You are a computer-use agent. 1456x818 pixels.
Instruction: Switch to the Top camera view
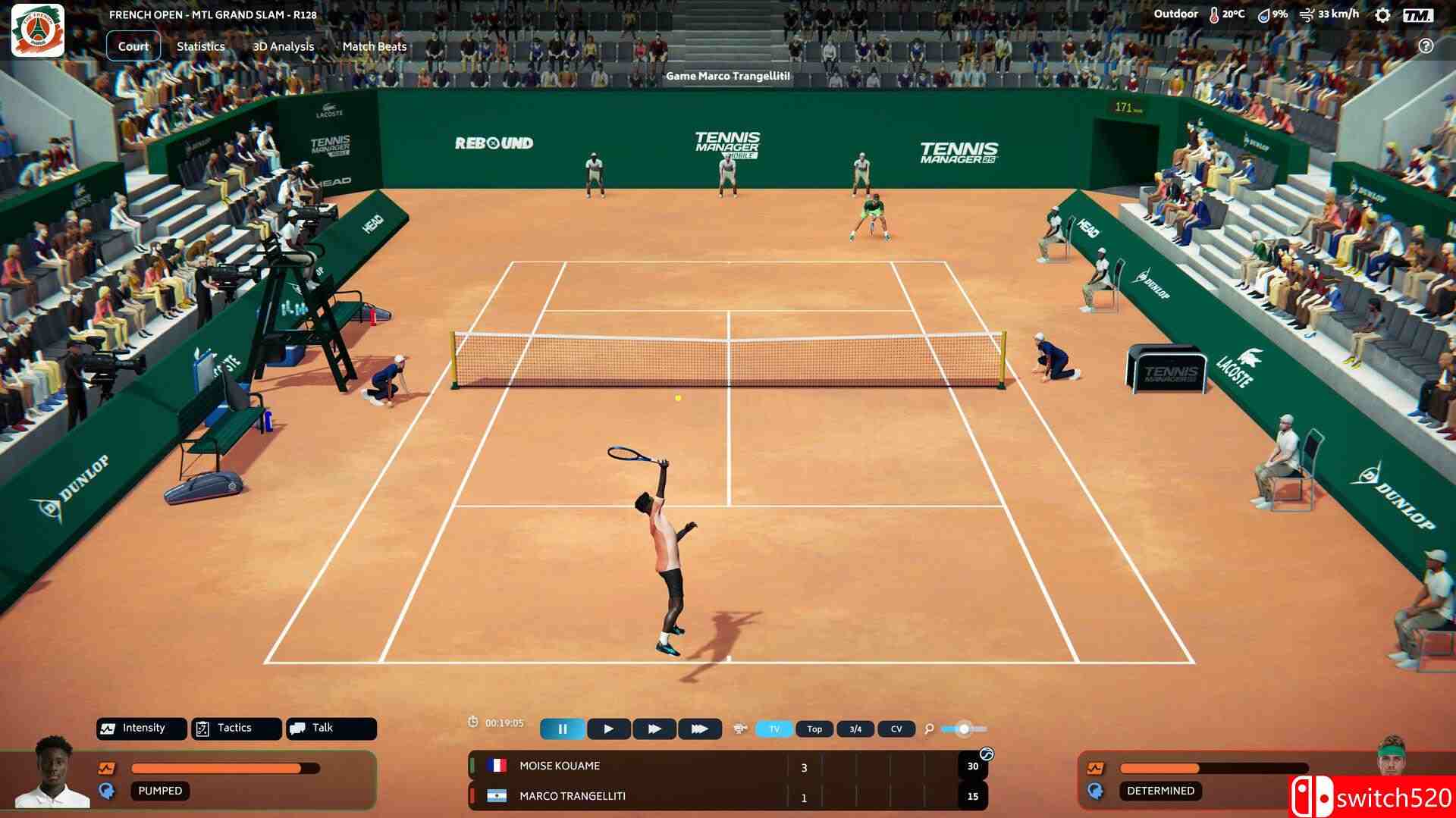tap(814, 729)
